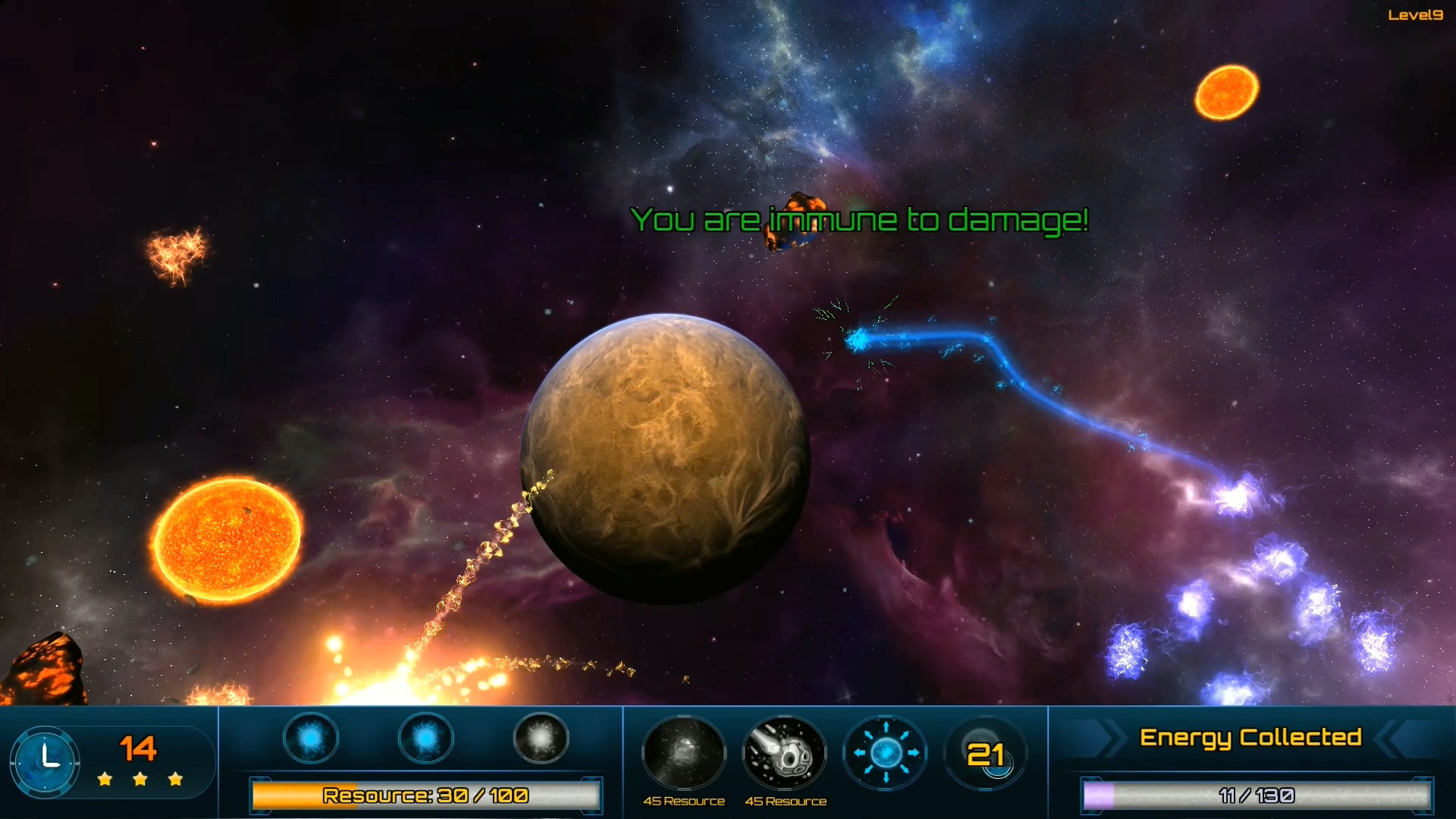This screenshot has height=819, width=1456.
Task: Use the blue radial burst ability
Action: (885, 753)
